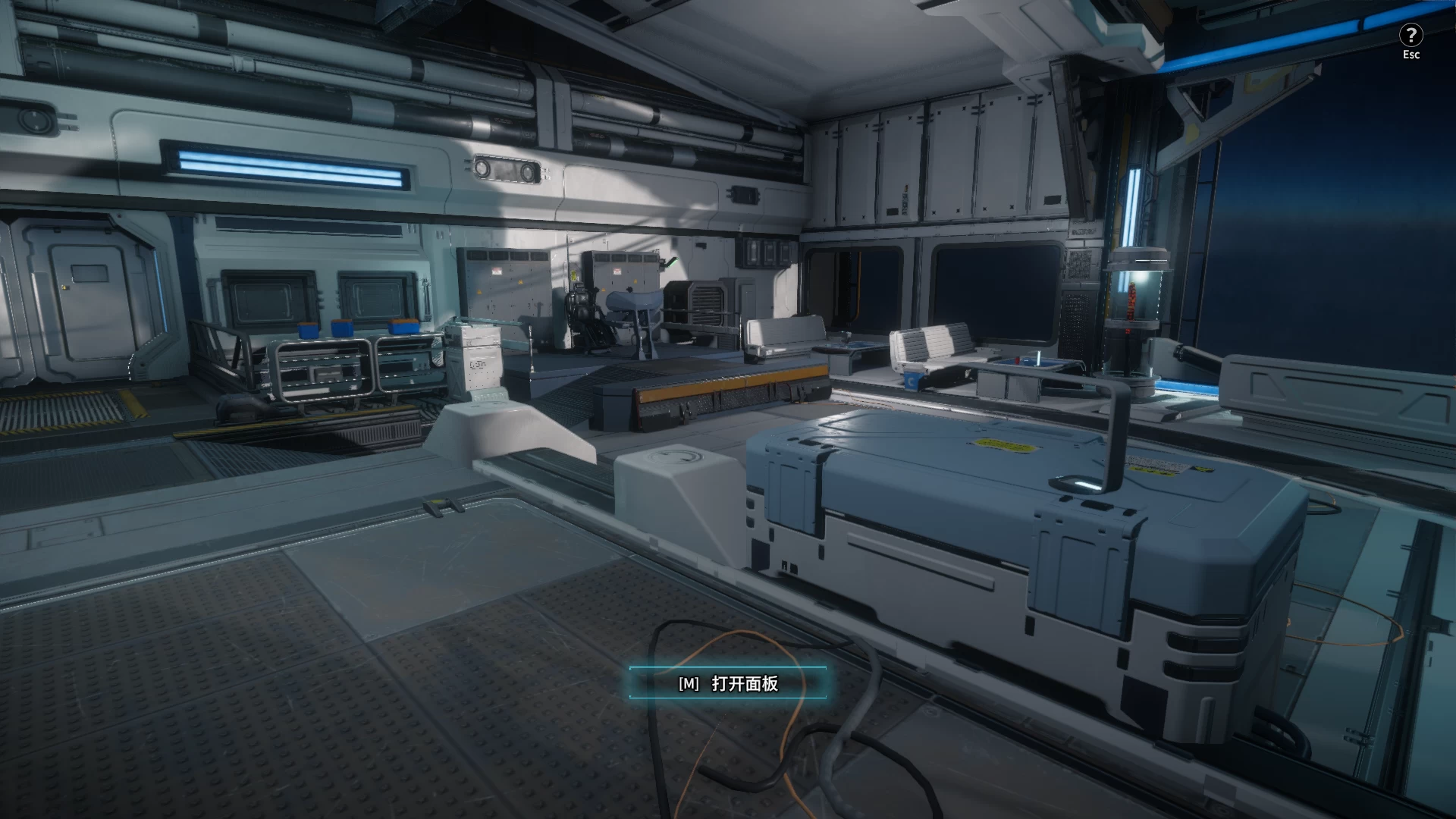Open the question mark help icon
Image resolution: width=1456 pixels, height=819 pixels.
pos(1410,35)
